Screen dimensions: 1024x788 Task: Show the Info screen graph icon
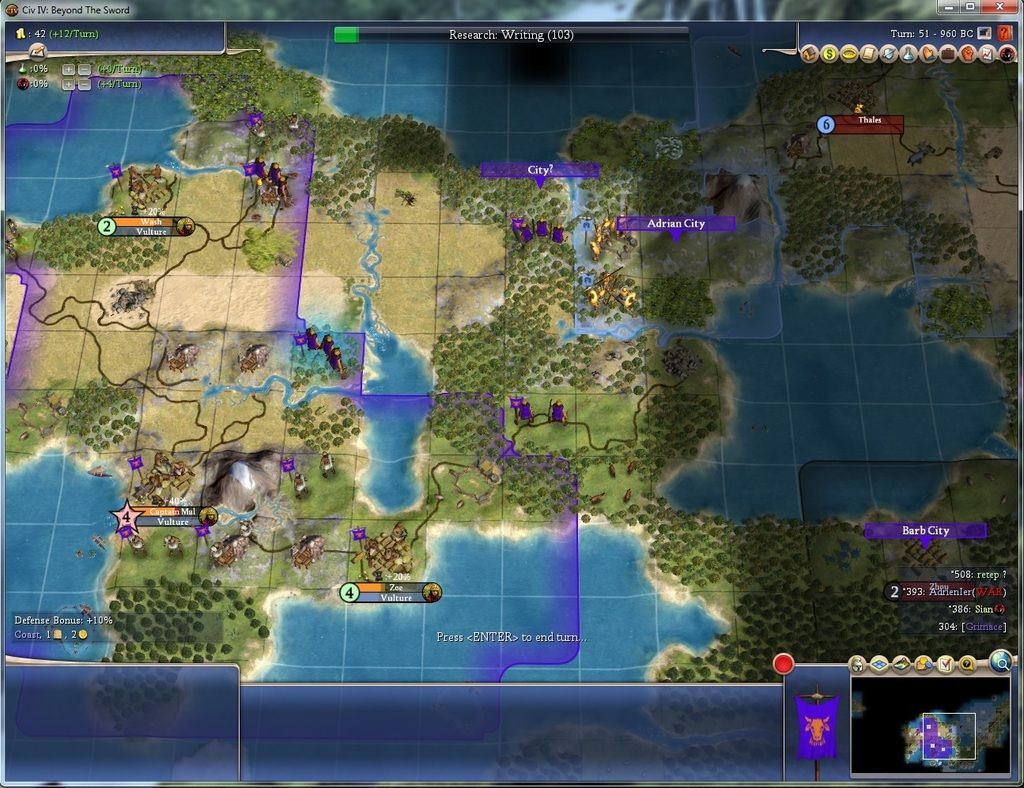click(985, 53)
